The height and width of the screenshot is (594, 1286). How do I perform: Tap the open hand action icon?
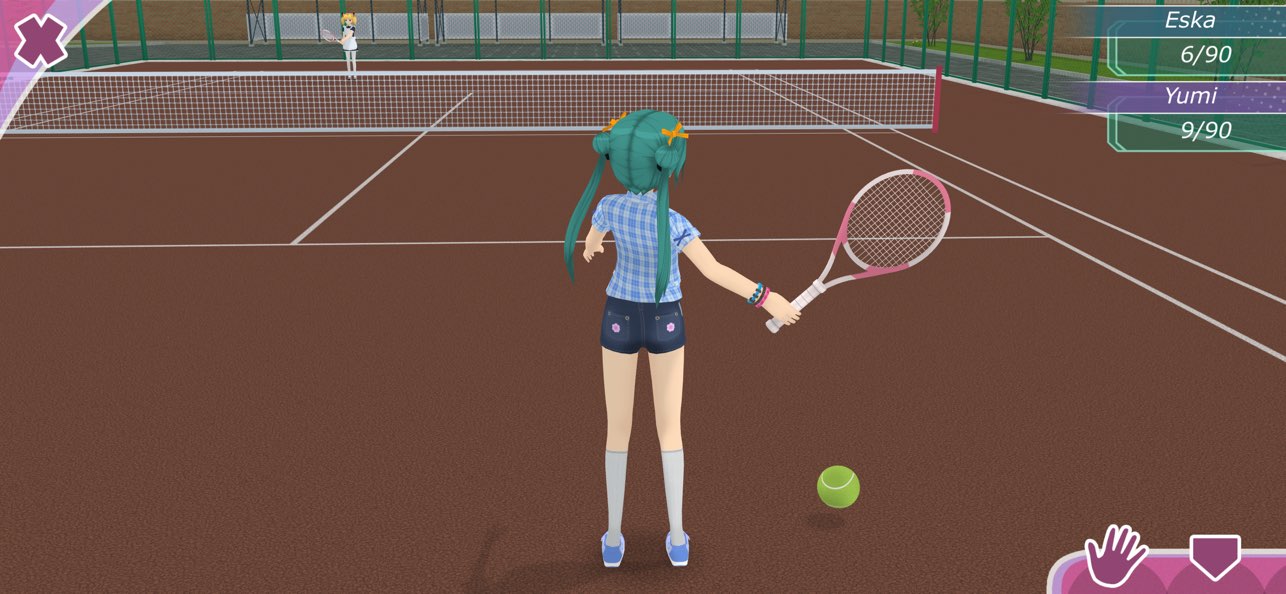coord(1115,556)
